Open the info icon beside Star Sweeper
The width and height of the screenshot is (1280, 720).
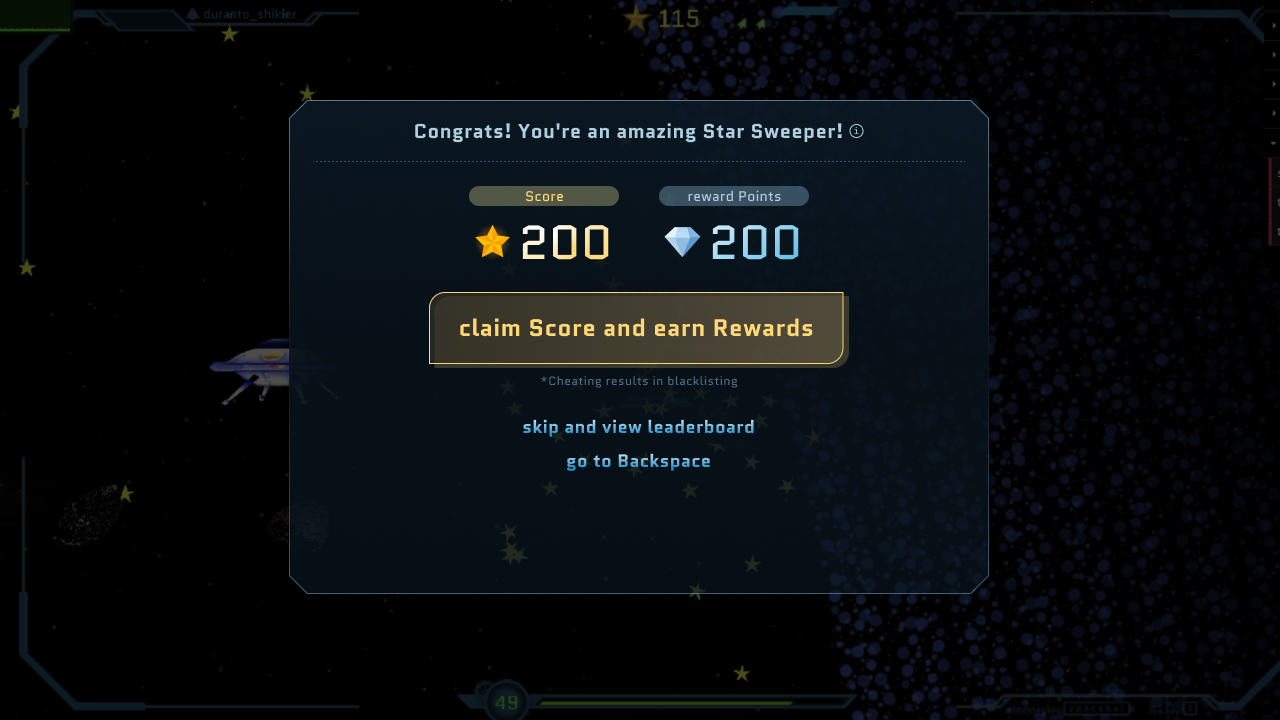point(857,131)
